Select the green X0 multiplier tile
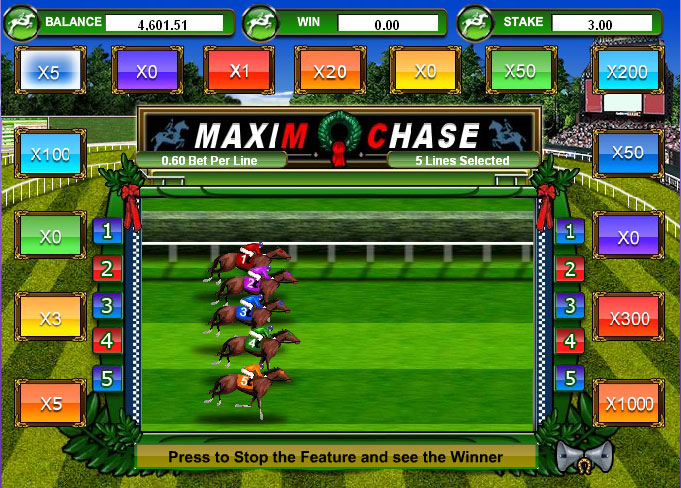Image resolution: width=681 pixels, height=488 pixels. click(x=50, y=238)
